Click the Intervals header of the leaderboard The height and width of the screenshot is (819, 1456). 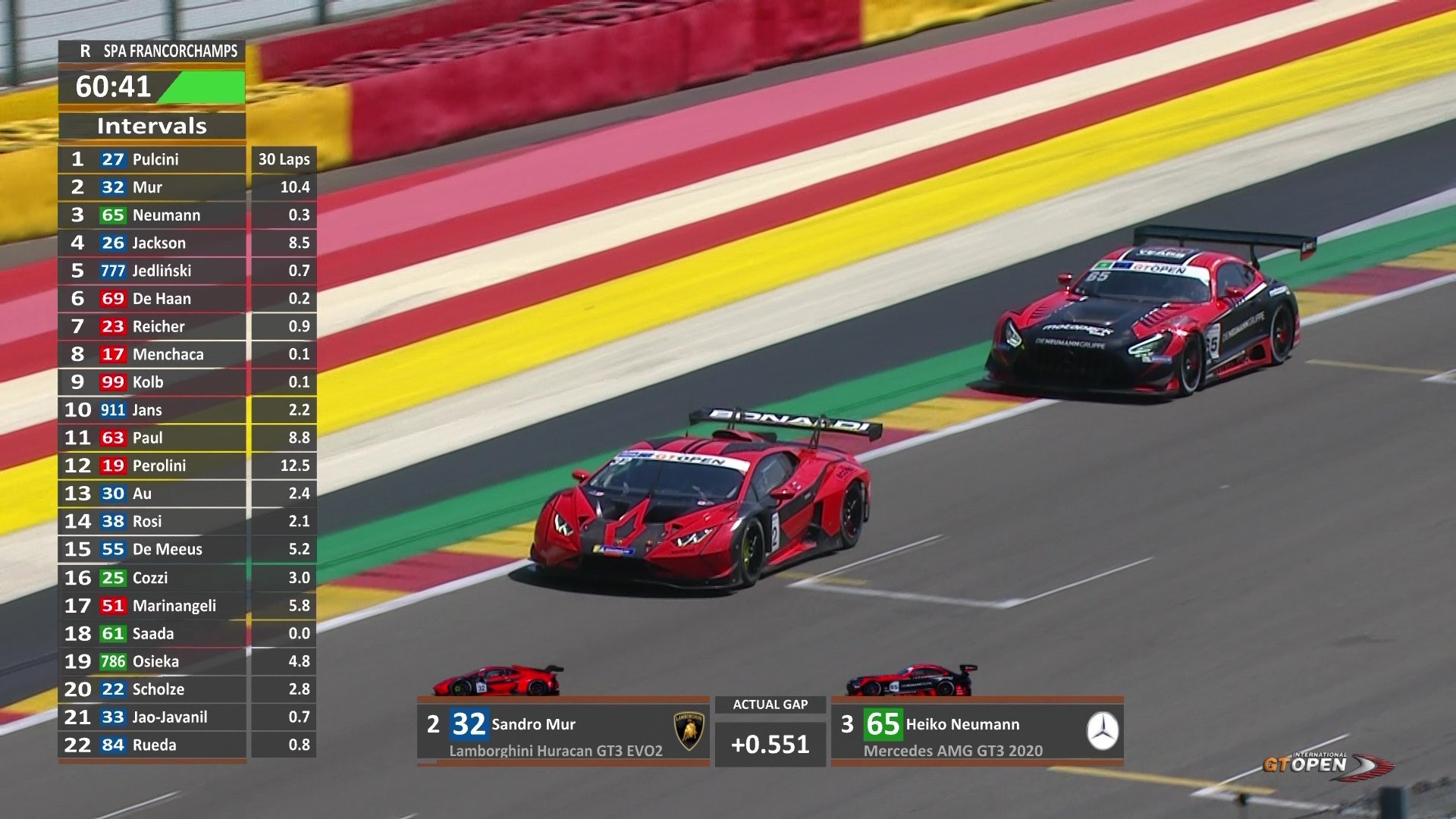click(152, 126)
